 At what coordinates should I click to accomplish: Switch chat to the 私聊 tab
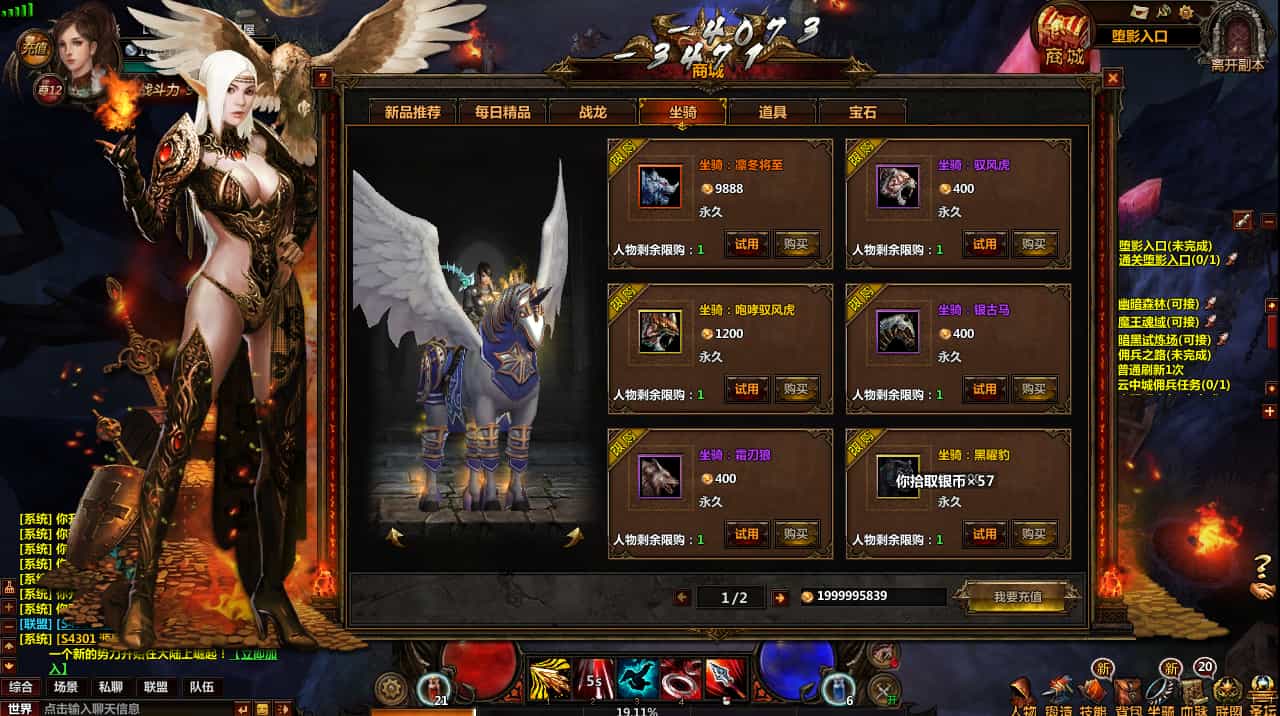coord(110,687)
